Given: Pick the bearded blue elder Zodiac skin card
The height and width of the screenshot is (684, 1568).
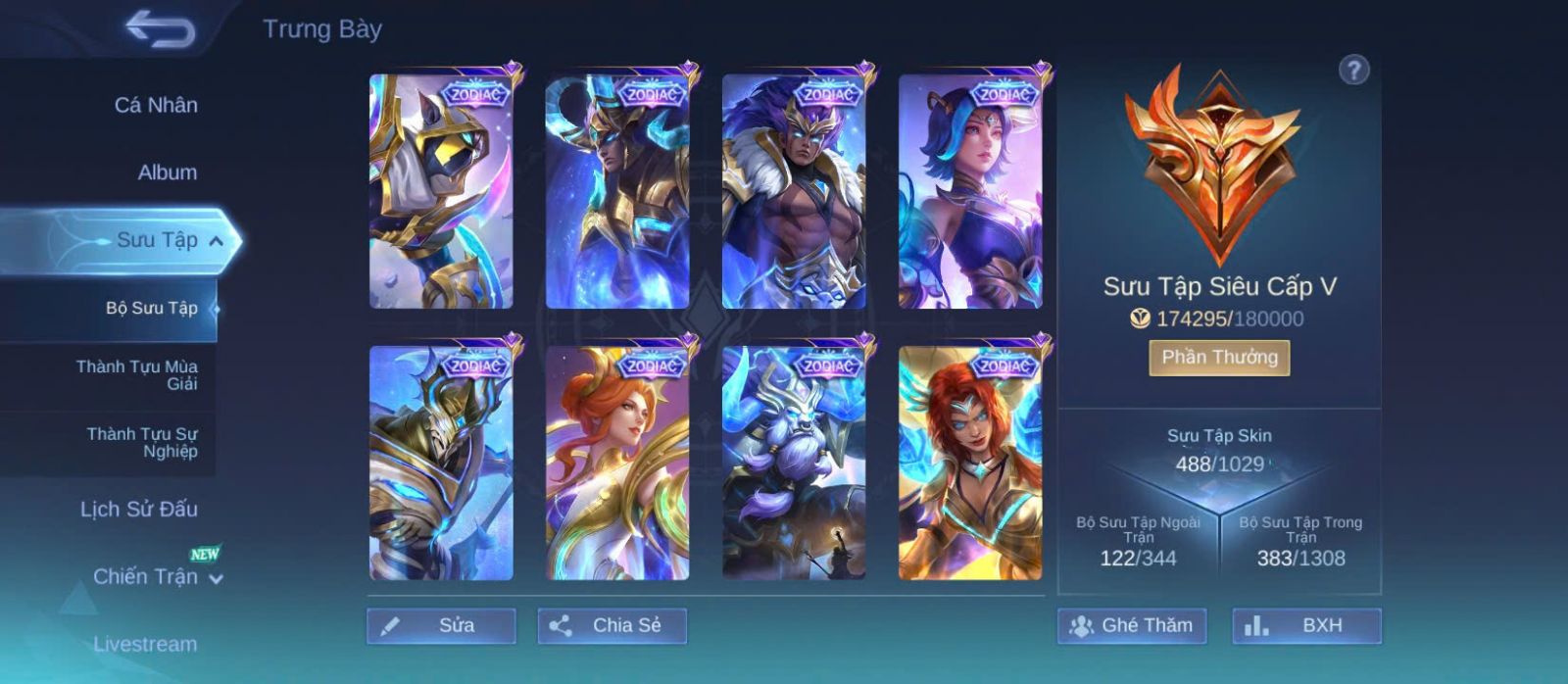Looking at the screenshot, I should 794,463.
